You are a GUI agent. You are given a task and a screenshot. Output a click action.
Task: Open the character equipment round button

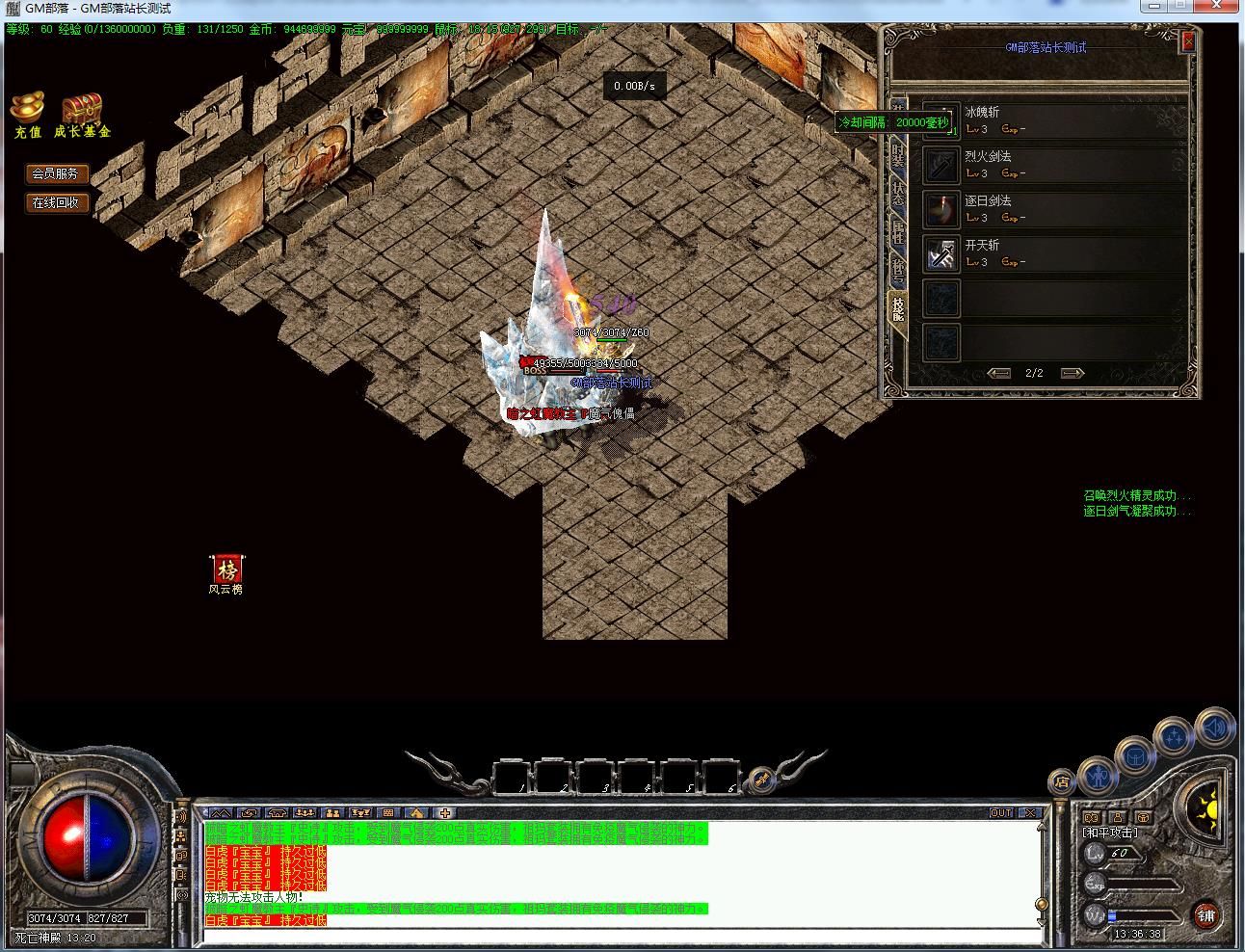(1097, 774)
